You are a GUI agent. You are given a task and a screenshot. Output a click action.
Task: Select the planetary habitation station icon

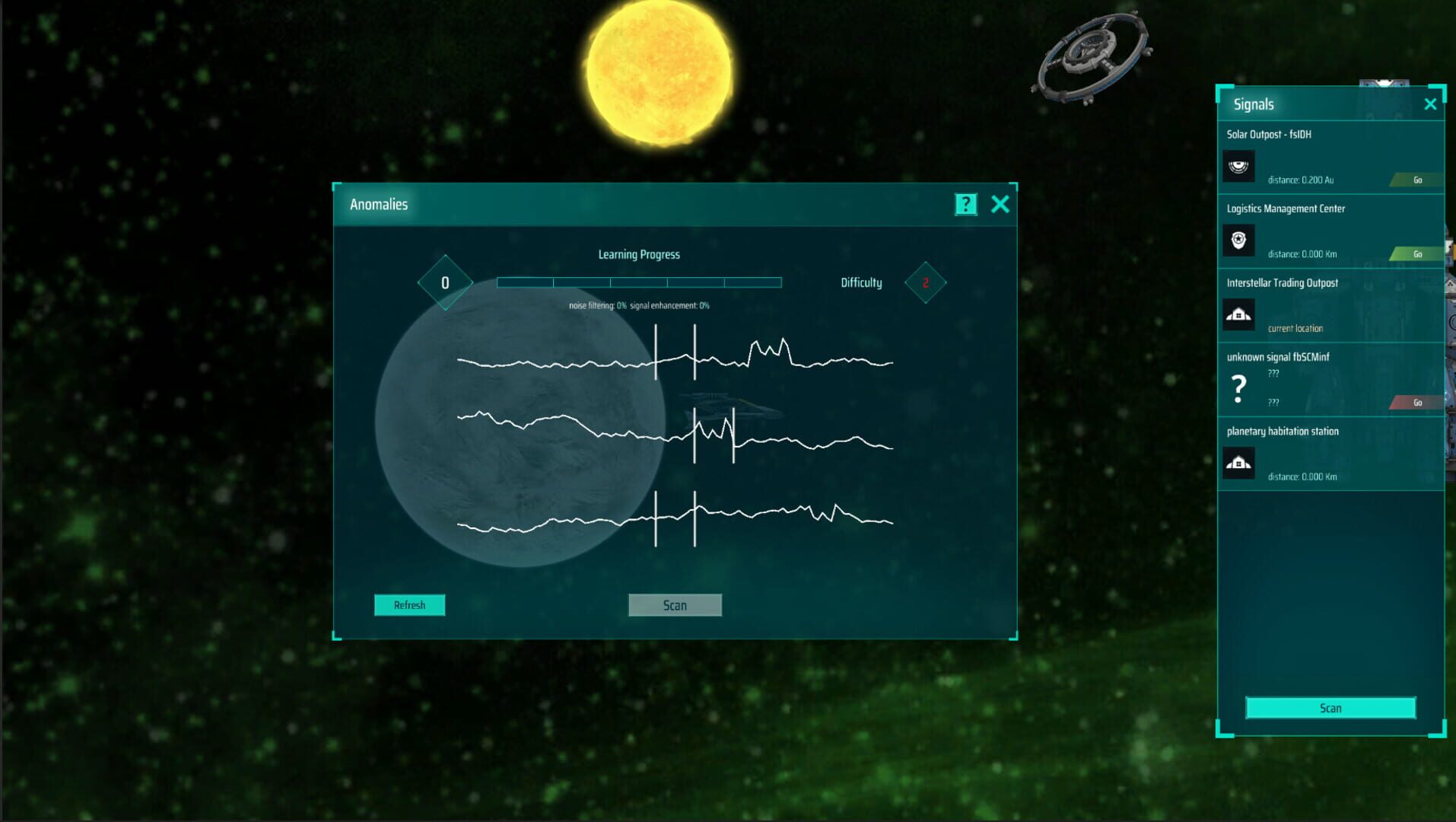click(x=1239, y=463)
